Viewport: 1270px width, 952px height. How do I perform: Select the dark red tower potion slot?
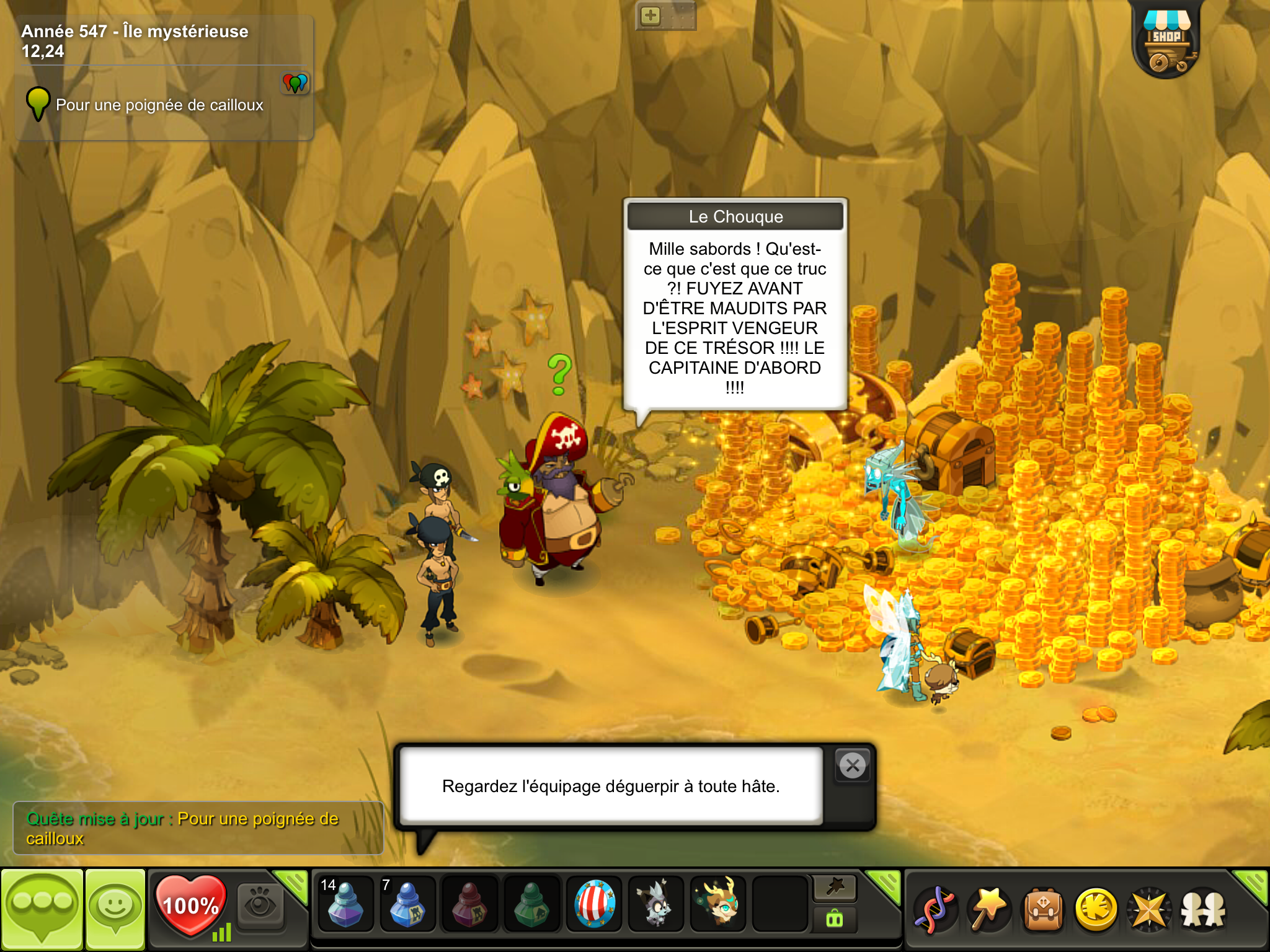click(x=469, y=905)
